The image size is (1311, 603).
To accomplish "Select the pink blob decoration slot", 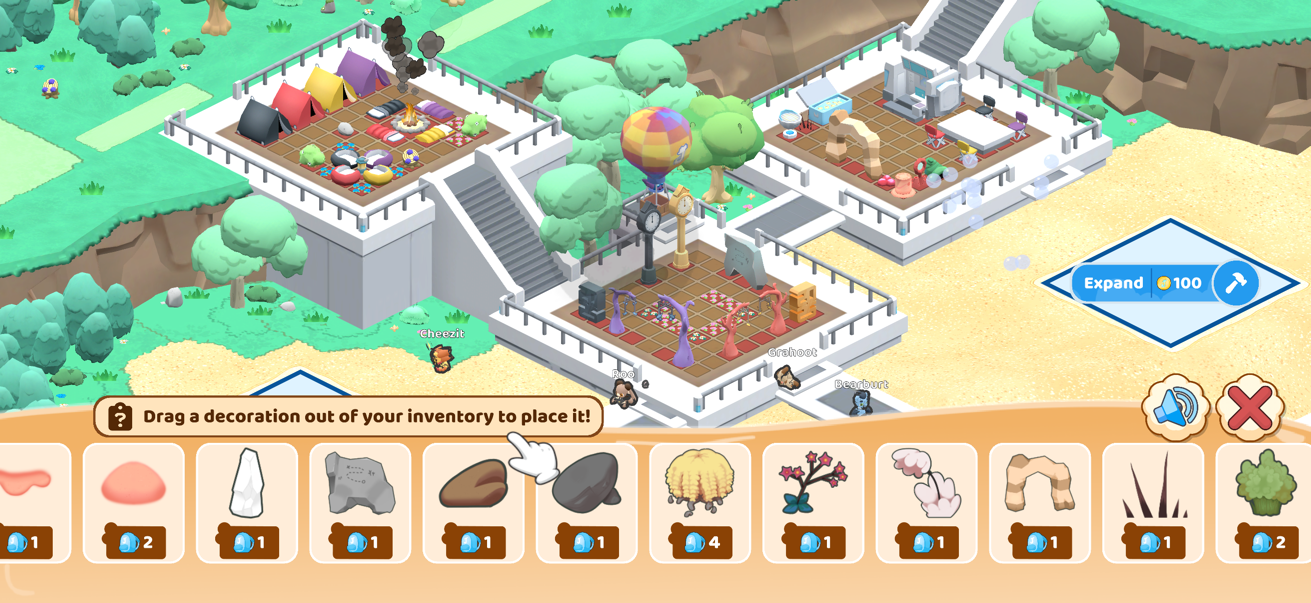I will pos(134,502).
